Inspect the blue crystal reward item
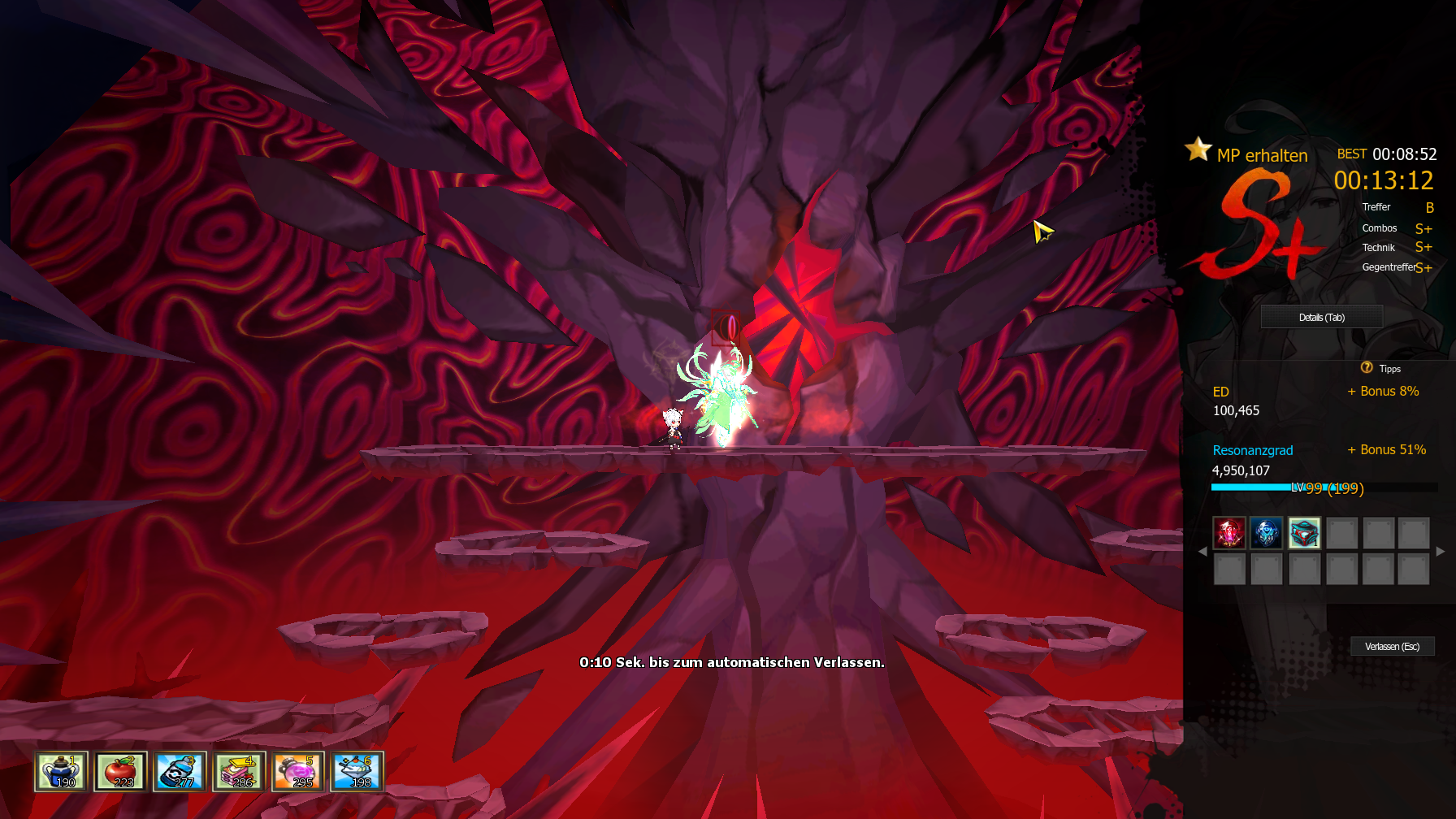The width and height of the screenshot is (1456, 819). (x=1266, y=533)
